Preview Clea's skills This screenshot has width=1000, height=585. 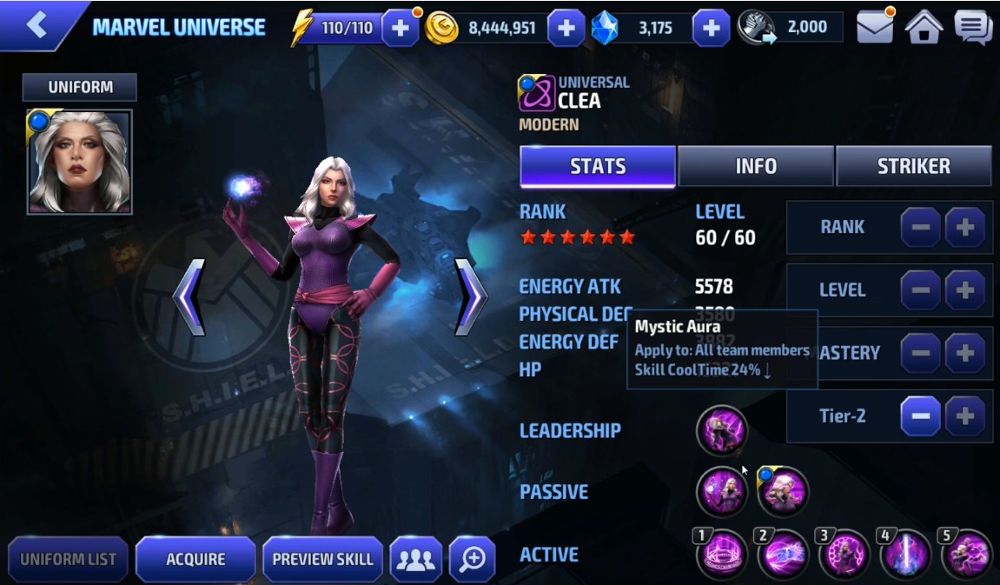[322, 559]
